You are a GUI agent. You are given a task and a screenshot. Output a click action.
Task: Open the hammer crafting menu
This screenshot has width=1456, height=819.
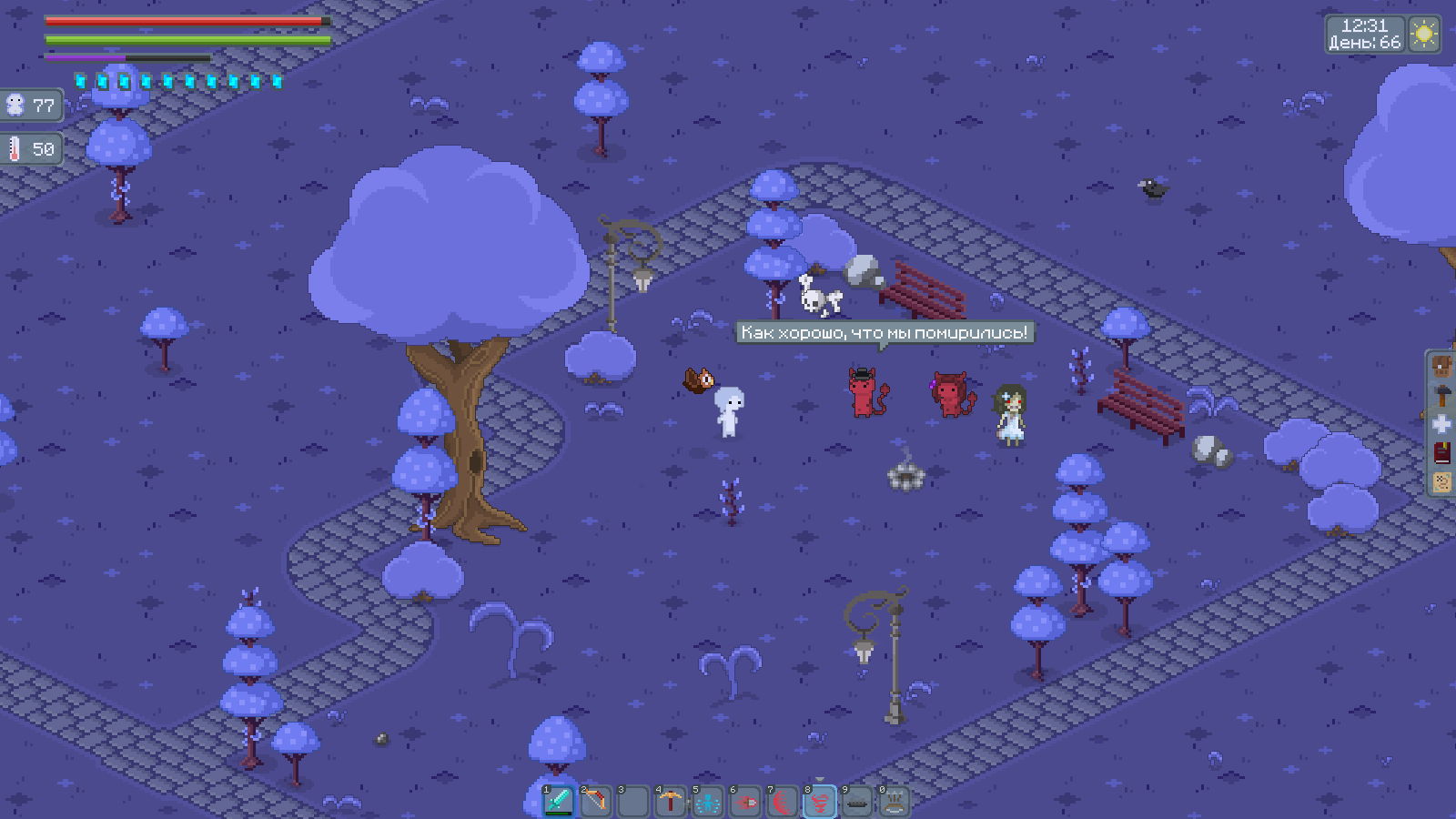pos(1442,396)
